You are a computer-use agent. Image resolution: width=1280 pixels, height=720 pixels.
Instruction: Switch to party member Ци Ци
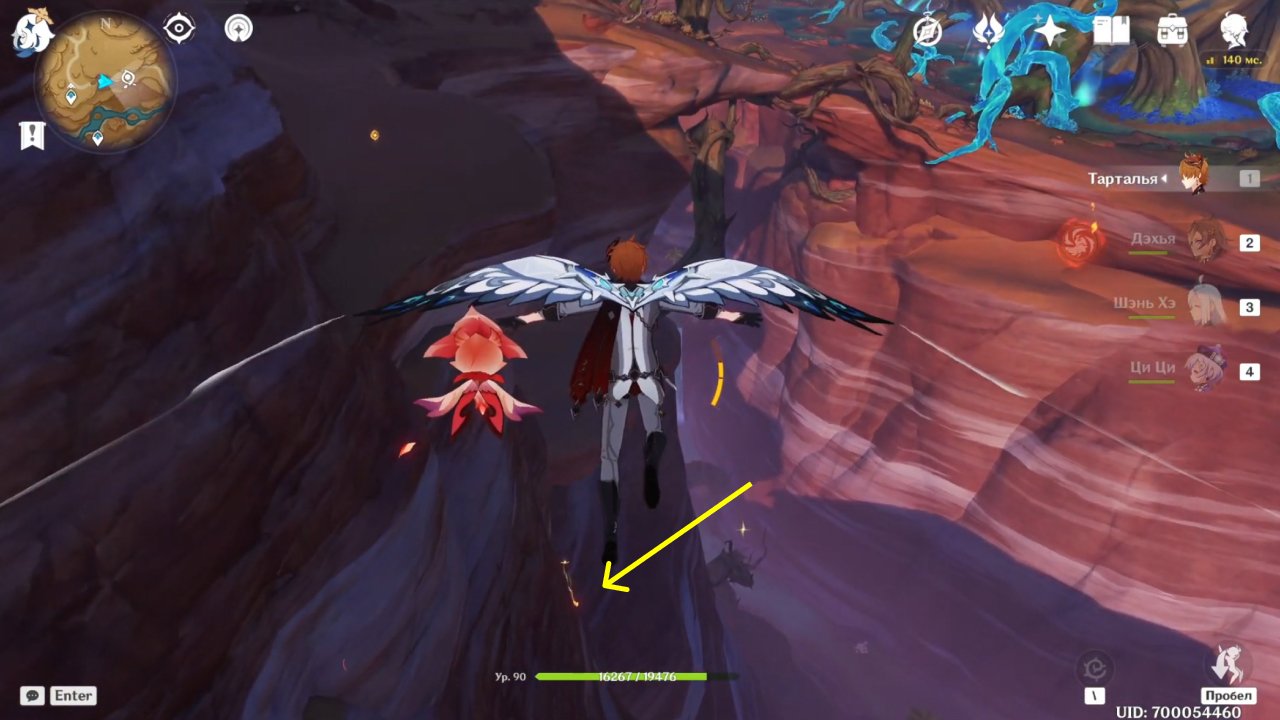(1205, 370)
